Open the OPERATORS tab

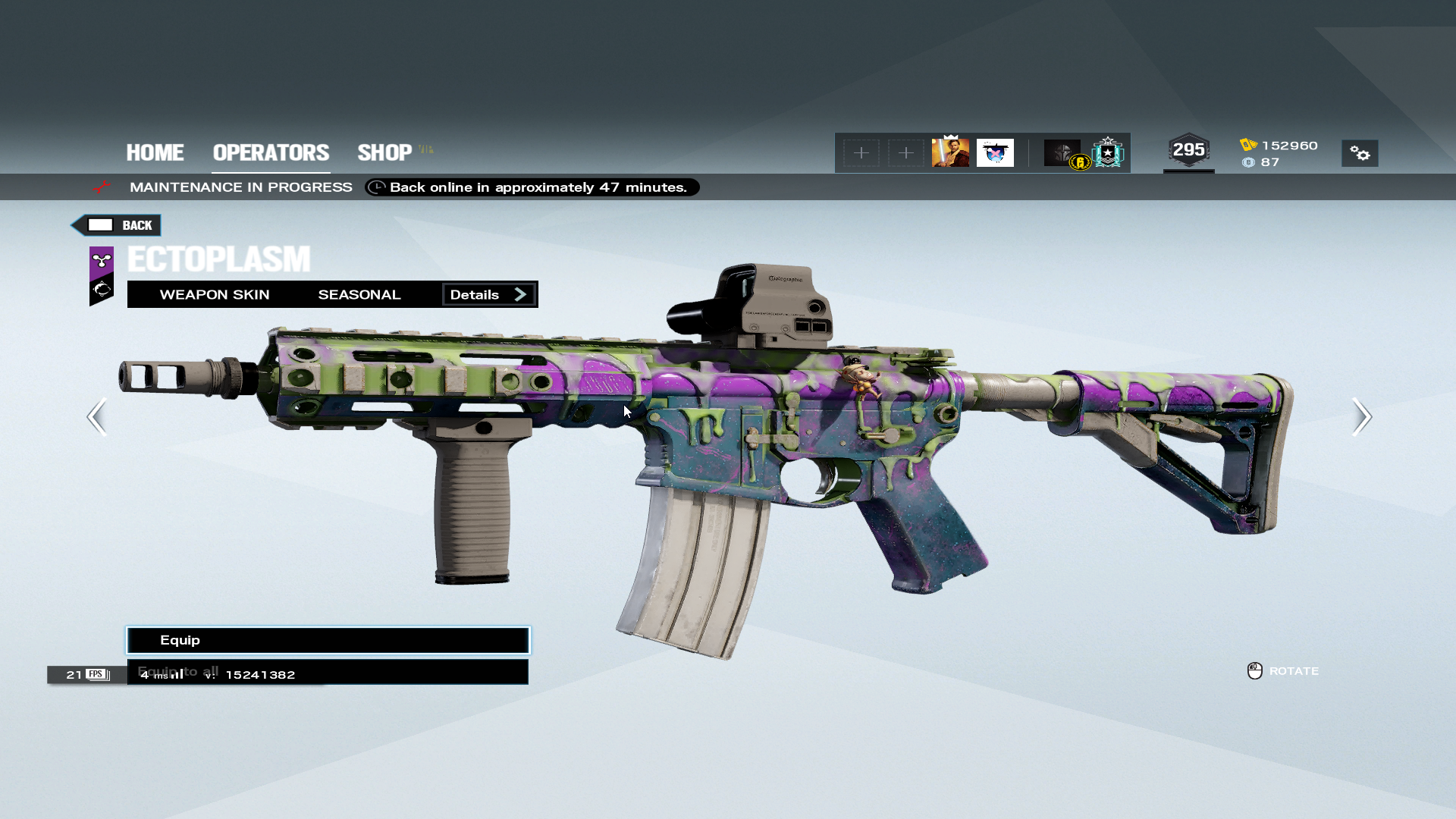[271, 152]
